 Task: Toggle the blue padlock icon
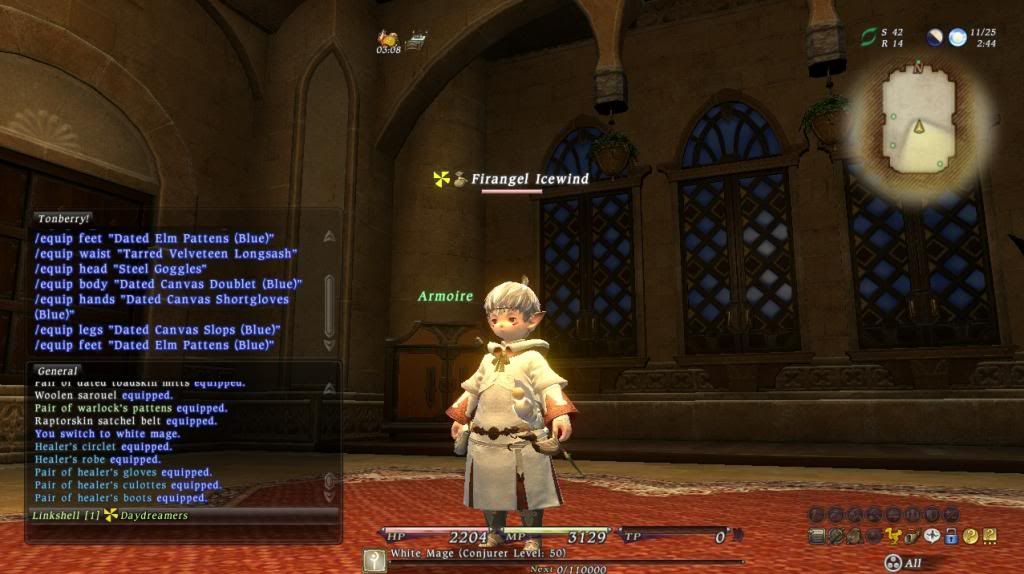(x=951, y=536)
